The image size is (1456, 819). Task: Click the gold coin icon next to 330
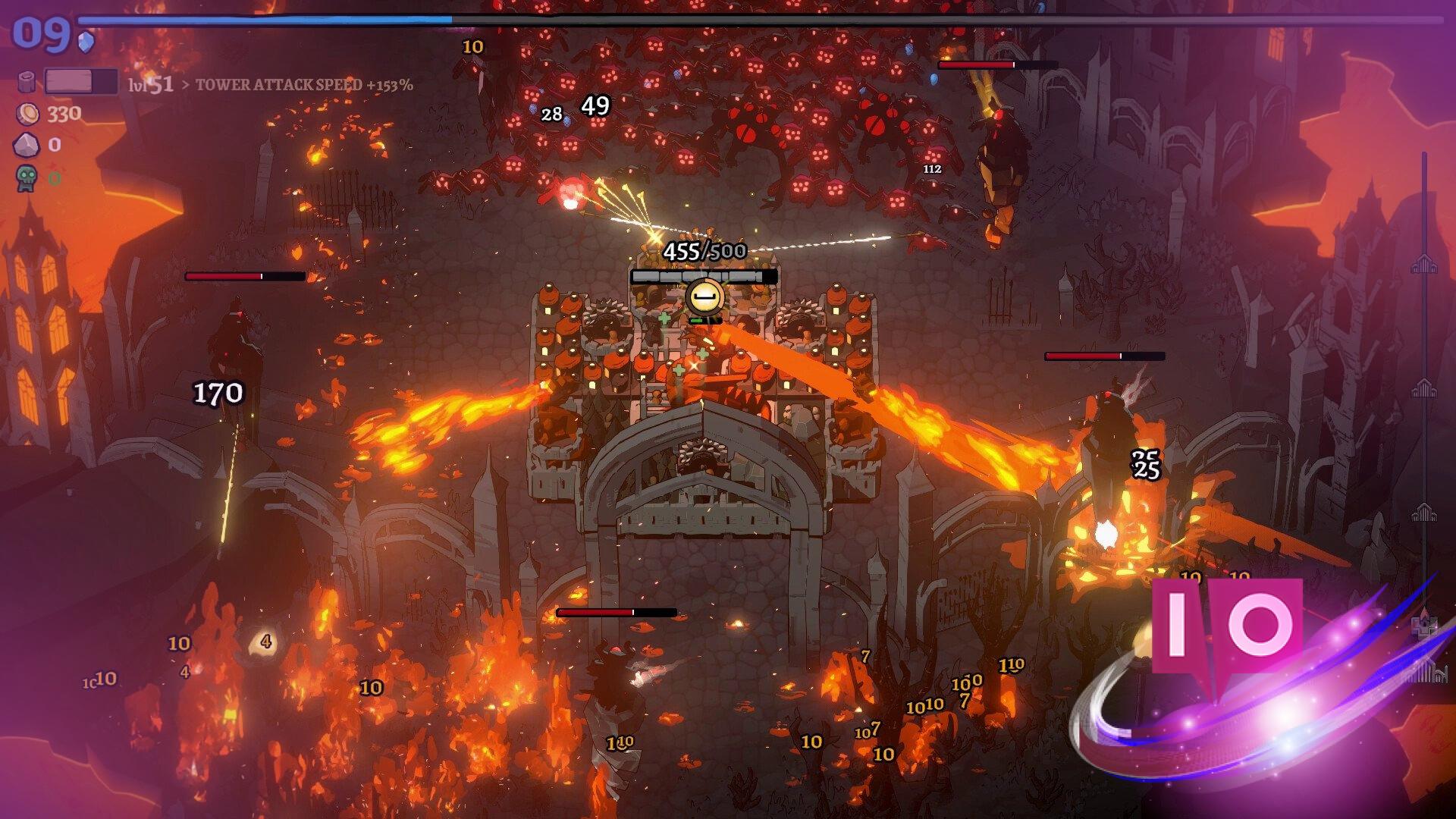point(27,114)
